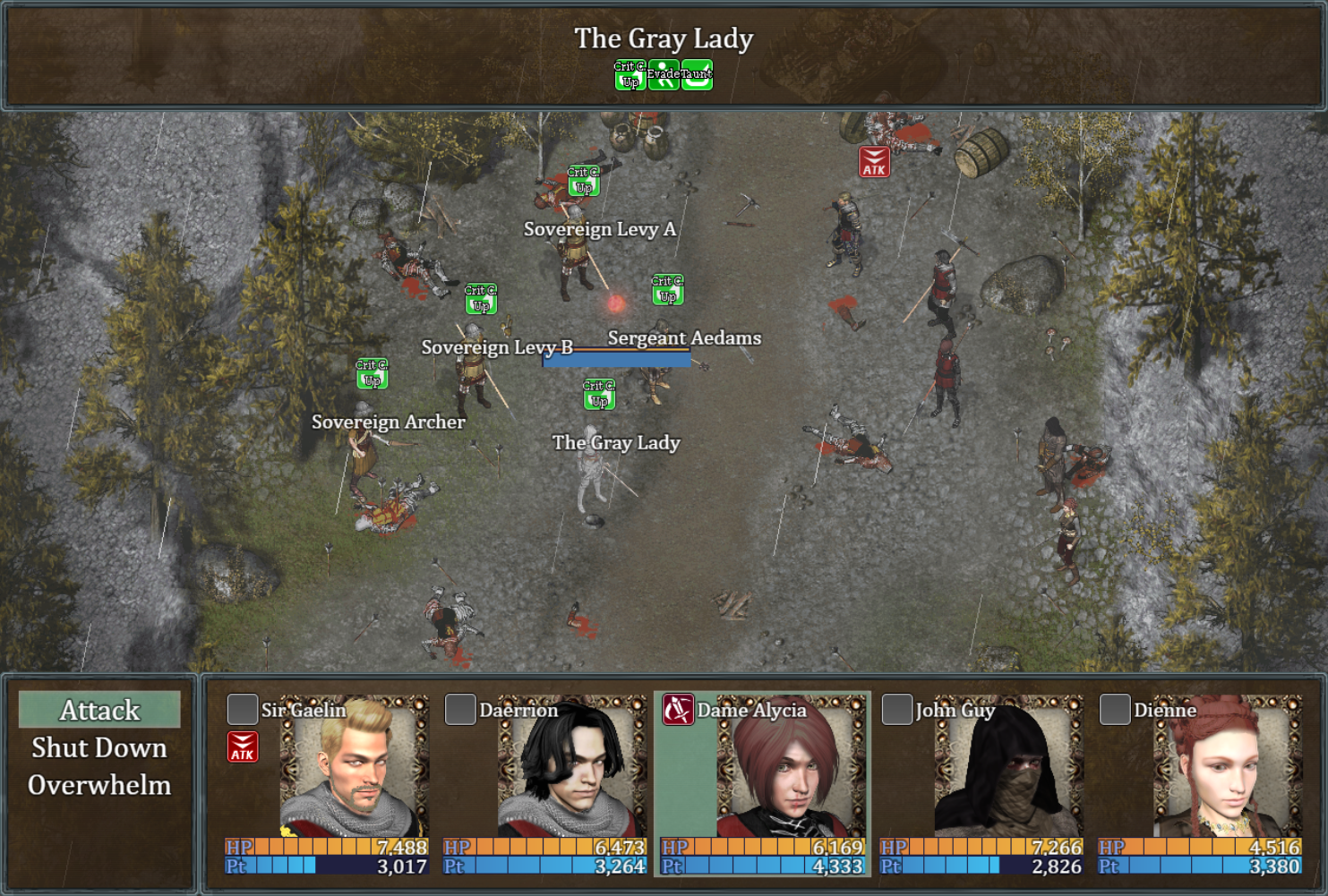Toggle Daerrion's portrait checkbox

click(x=459, y=710)
